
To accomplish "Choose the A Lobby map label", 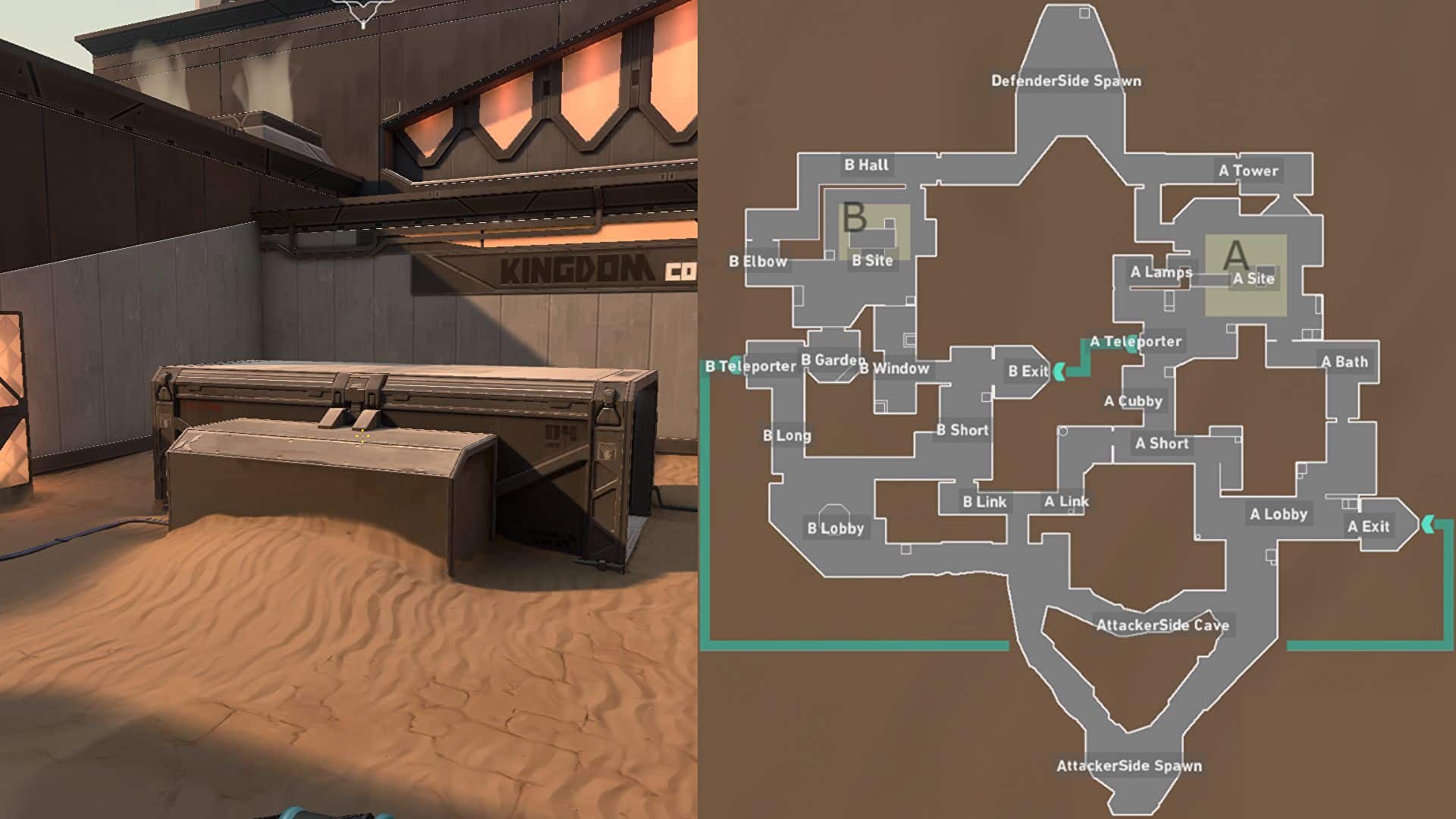I will point(1279,514).
